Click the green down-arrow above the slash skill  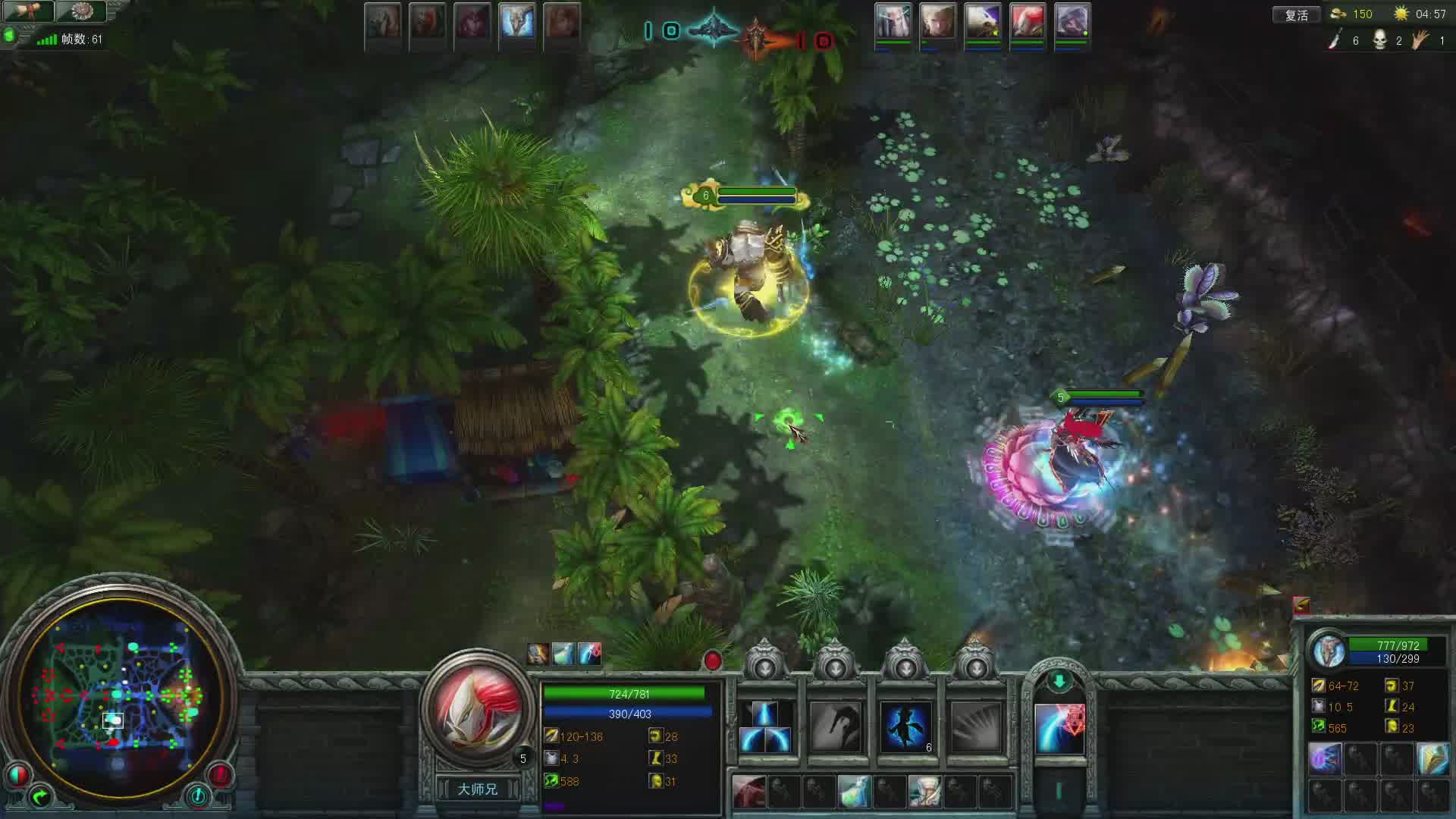[1059, 681]
